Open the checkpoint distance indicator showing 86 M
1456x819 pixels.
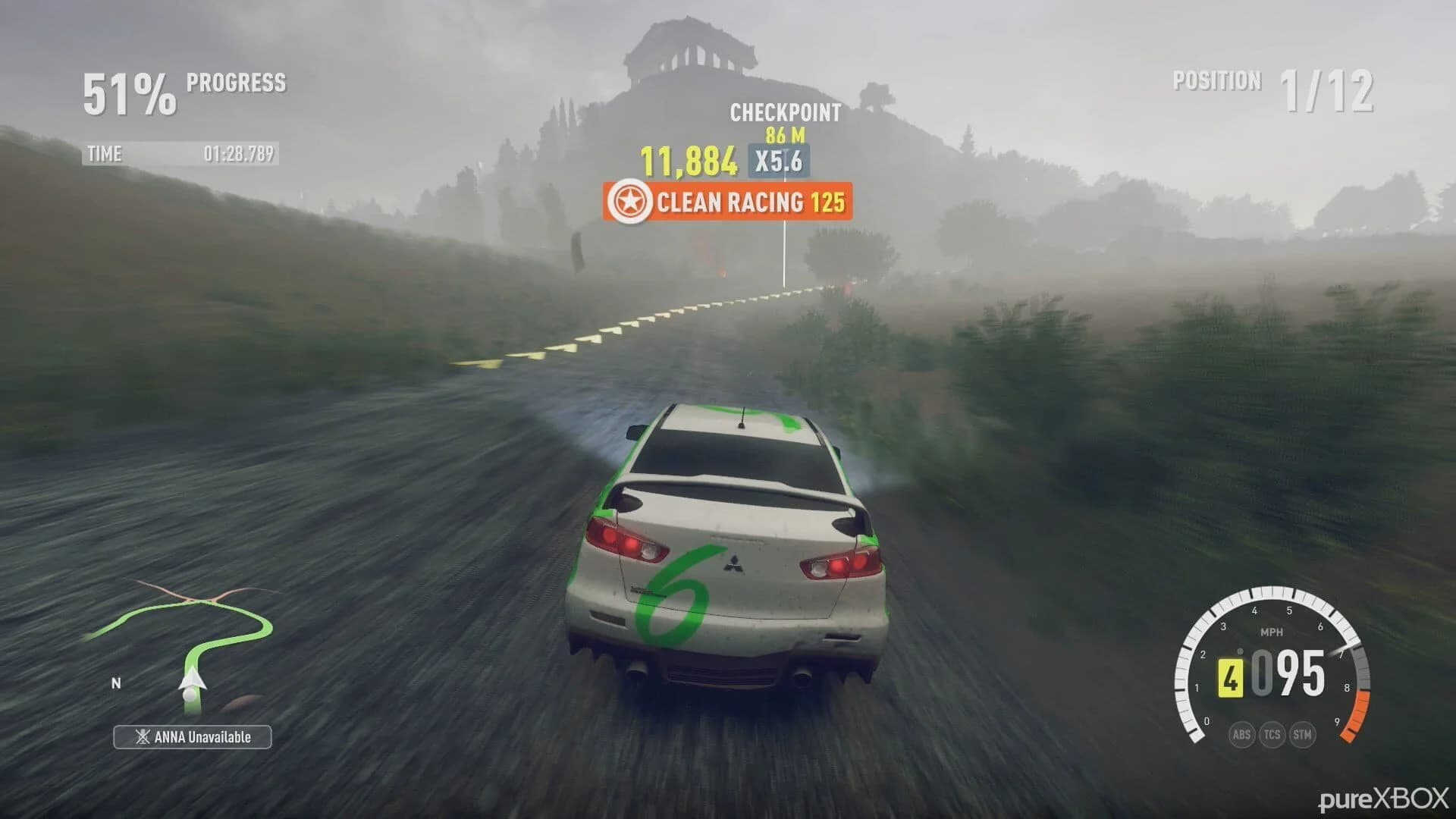click(785, 133)
